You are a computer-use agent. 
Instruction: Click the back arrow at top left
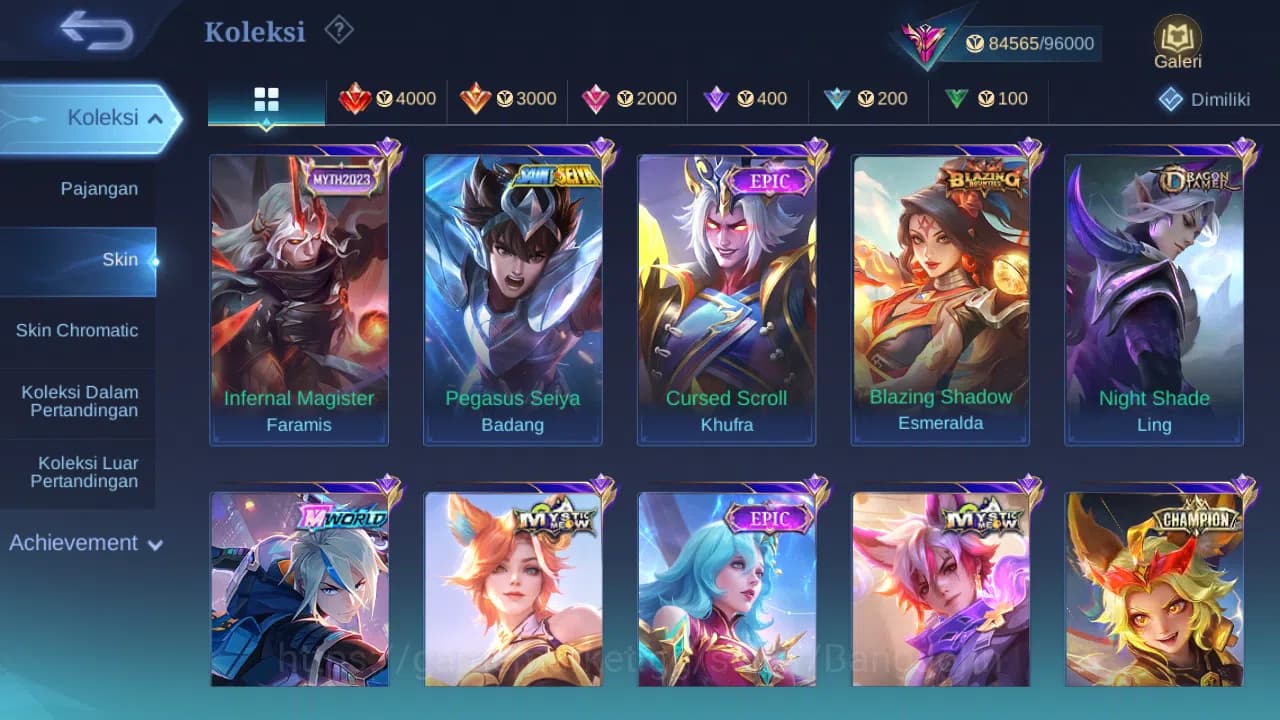click(90, 31)
